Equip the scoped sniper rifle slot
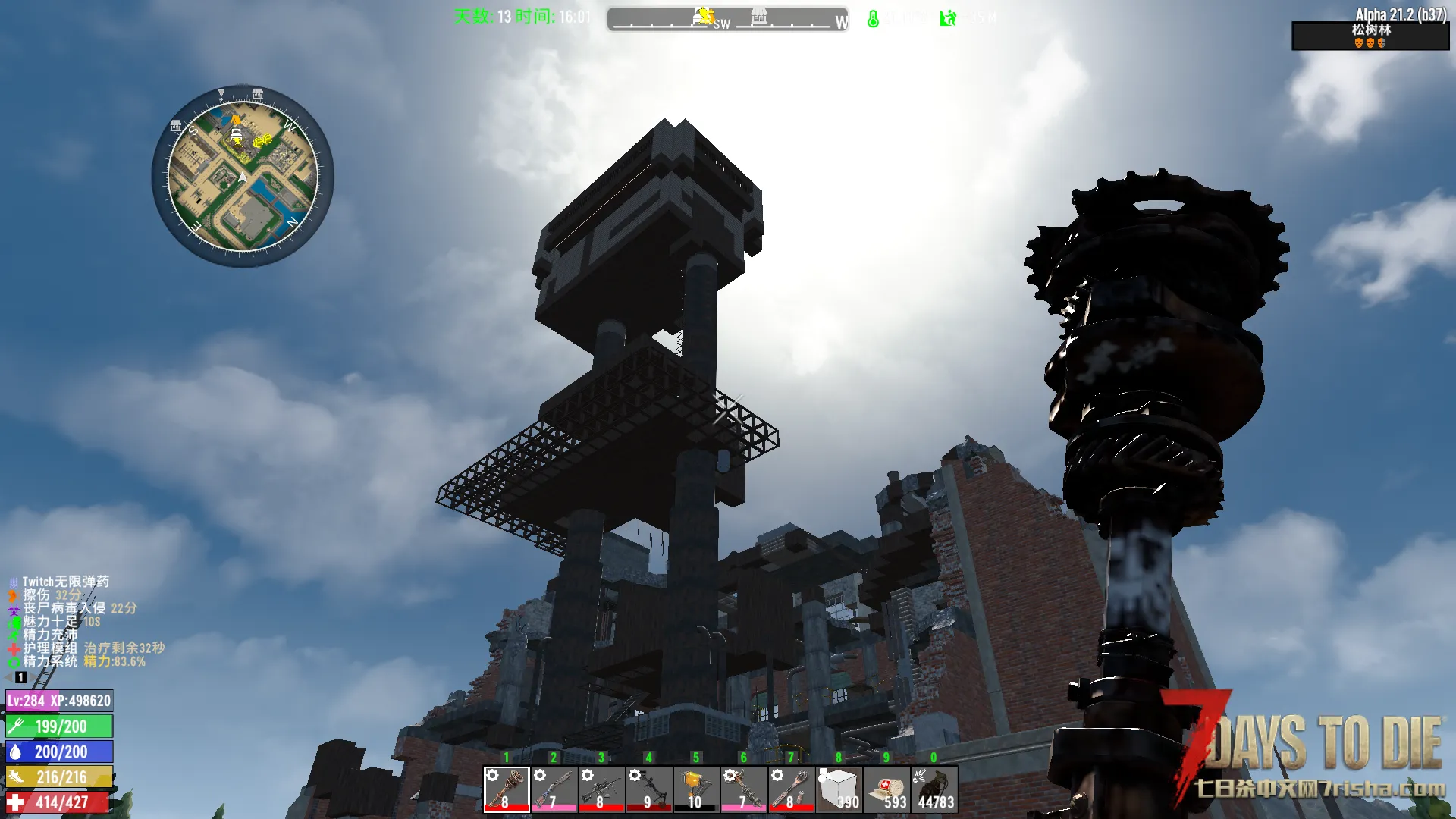Screen dimensions: 1456x819 (x=601, y=789)
